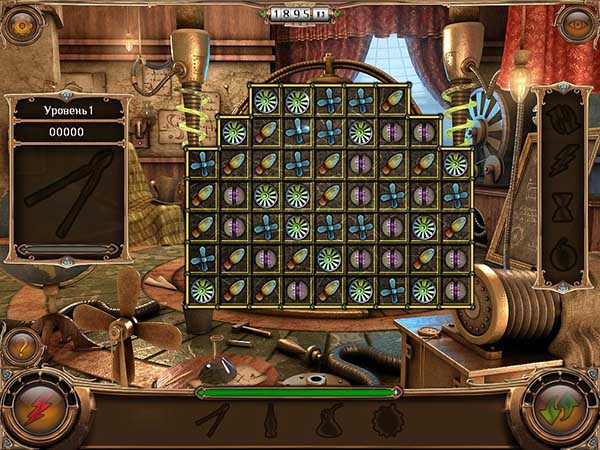
Task: Choose the bottle silhouette in the bottom bar
Action: pos(270,420)
